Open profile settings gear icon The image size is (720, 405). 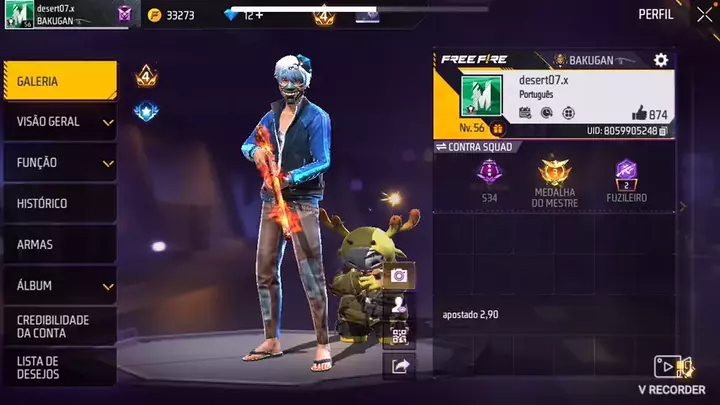660,61
